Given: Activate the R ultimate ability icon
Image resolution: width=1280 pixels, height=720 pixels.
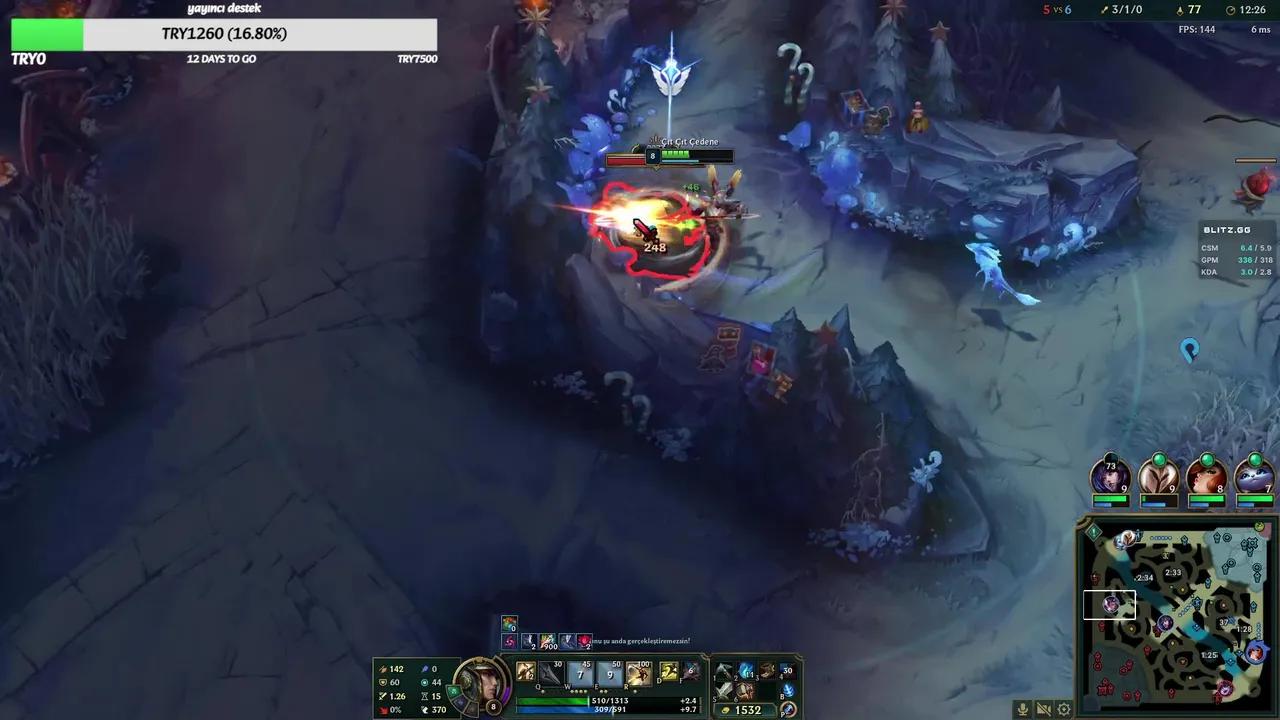Looking at the screenshot, I should (638, 672).
